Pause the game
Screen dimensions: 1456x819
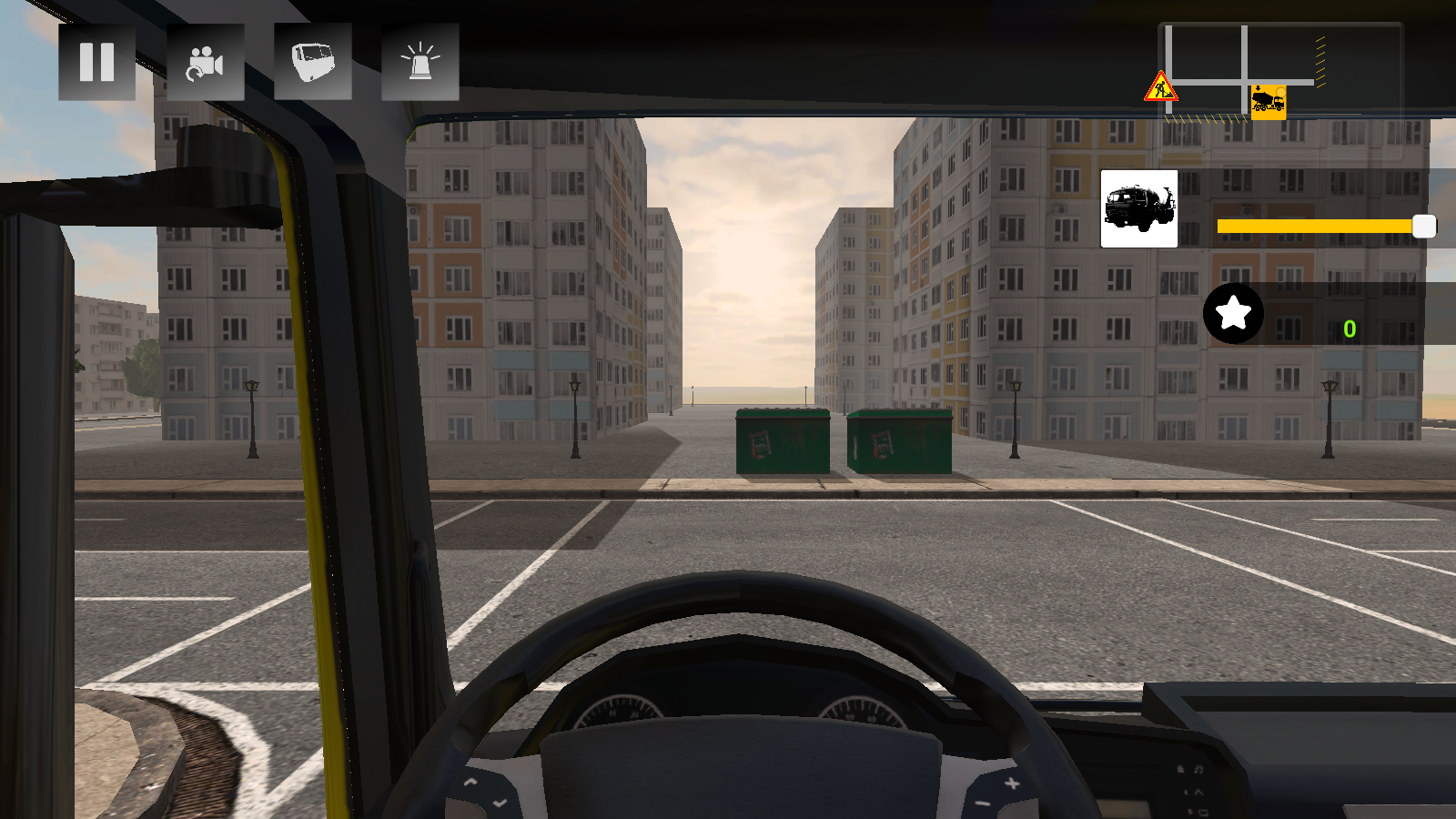click(96, 62)
